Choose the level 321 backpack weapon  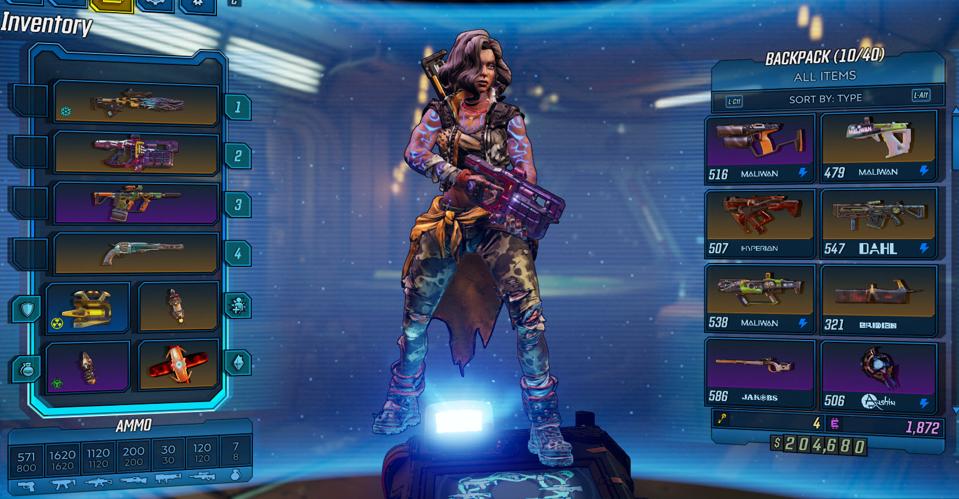(879, 298)
